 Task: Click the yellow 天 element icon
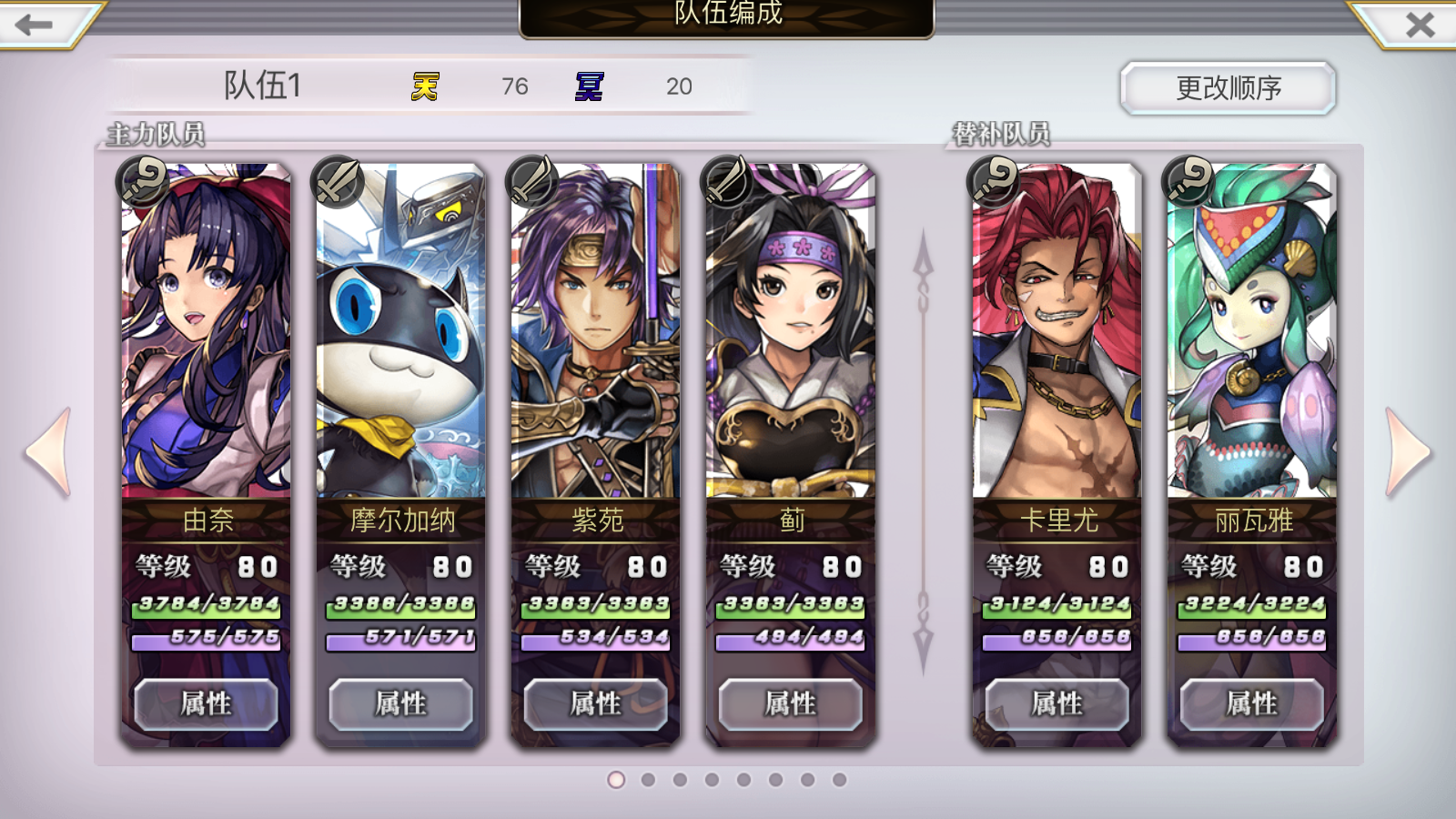tap(424, 86)
